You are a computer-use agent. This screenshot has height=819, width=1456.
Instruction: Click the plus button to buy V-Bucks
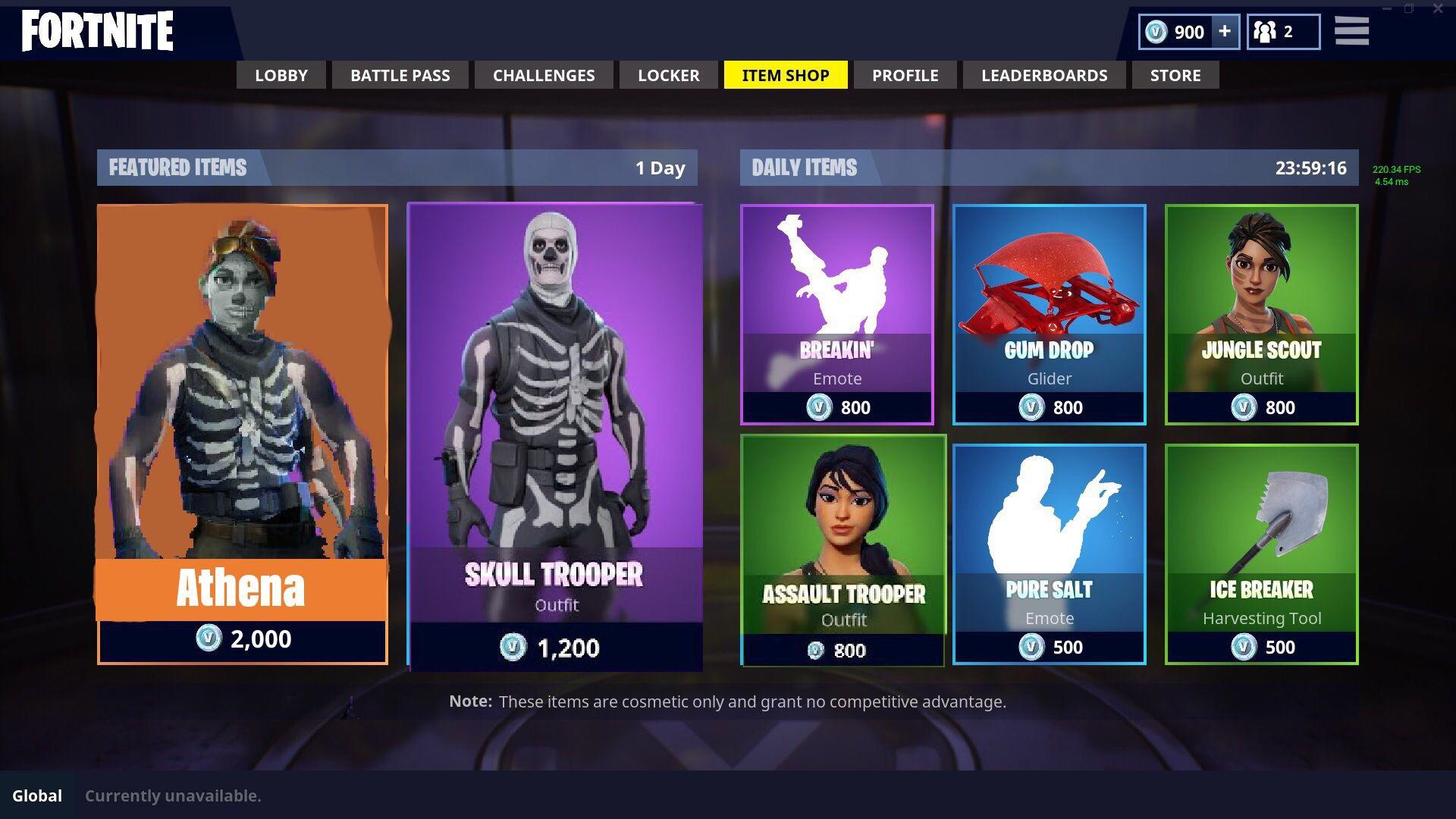coord(1224,32)
